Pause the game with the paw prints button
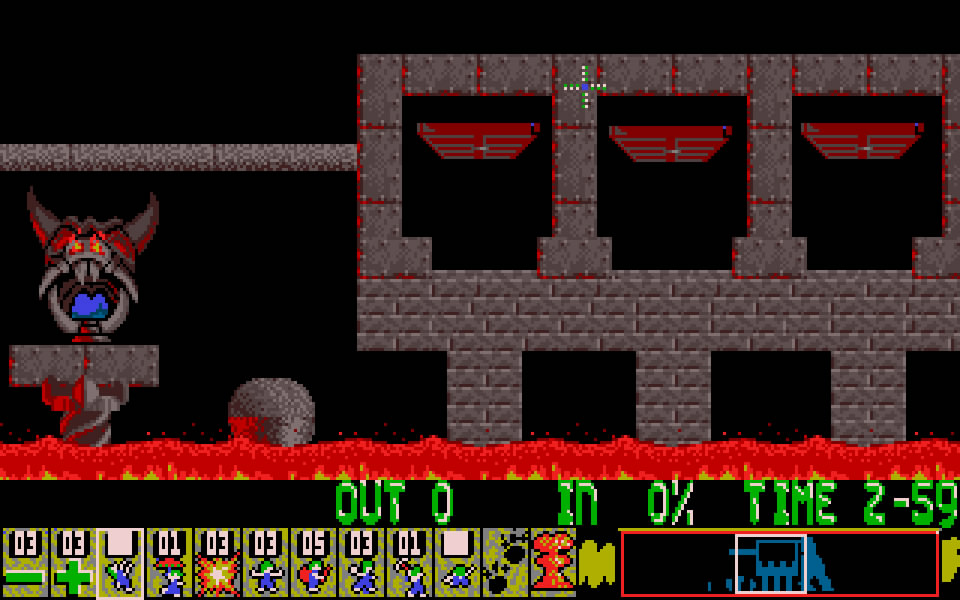 coord(504,563)
